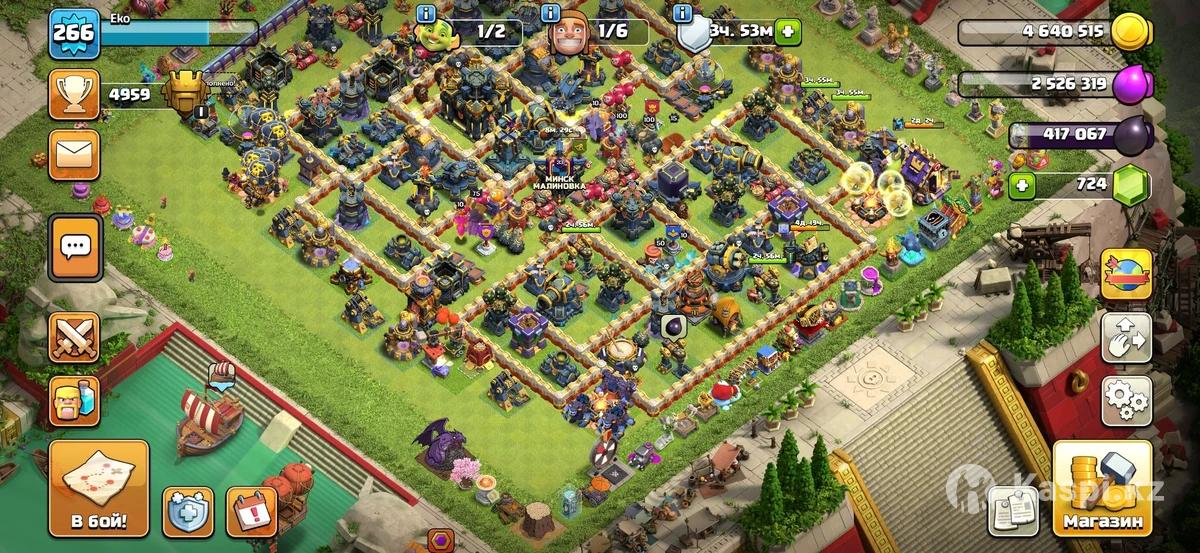Show info for the shield timer
This screenshot has width=1200, height=553.
(682, 13)
